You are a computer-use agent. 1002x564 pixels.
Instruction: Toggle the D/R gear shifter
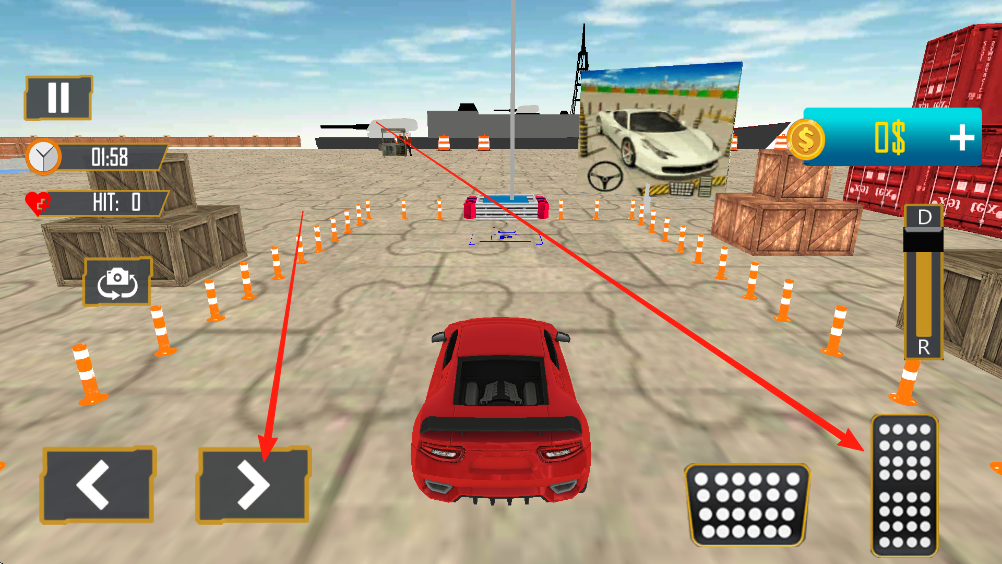pos(923,282)
